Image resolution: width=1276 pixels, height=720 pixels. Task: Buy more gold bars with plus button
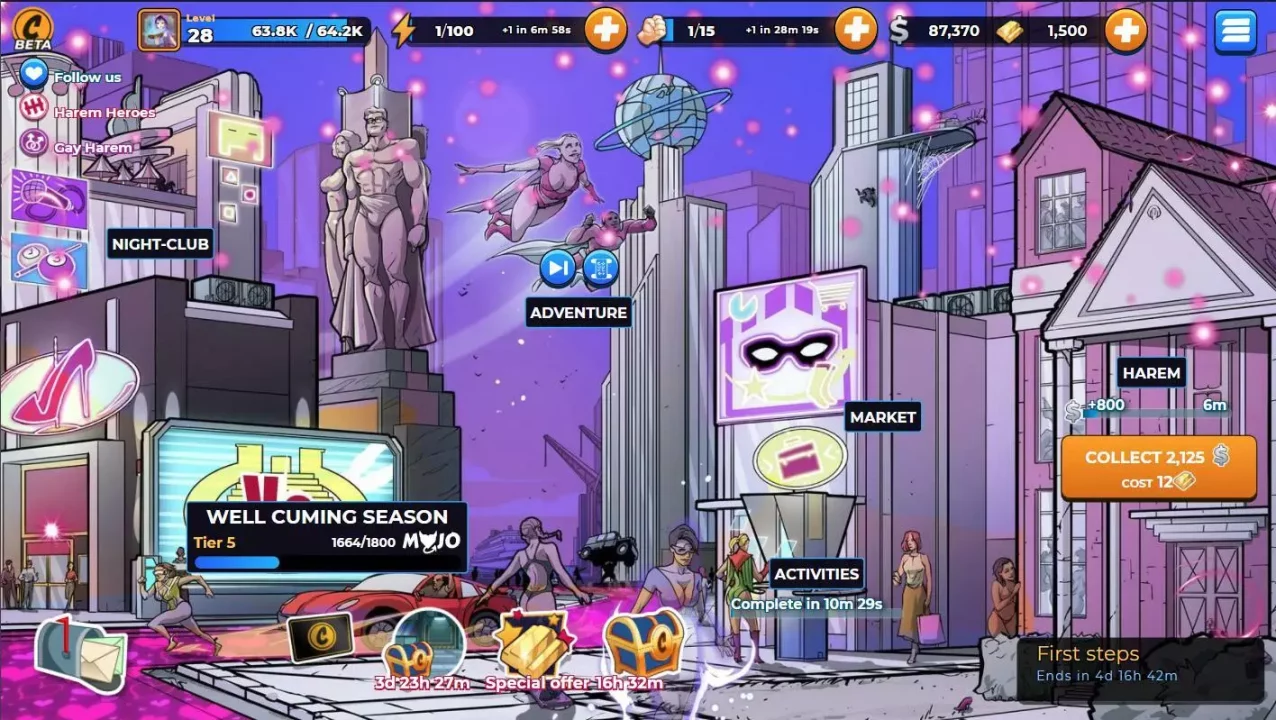pos(1125,31)
